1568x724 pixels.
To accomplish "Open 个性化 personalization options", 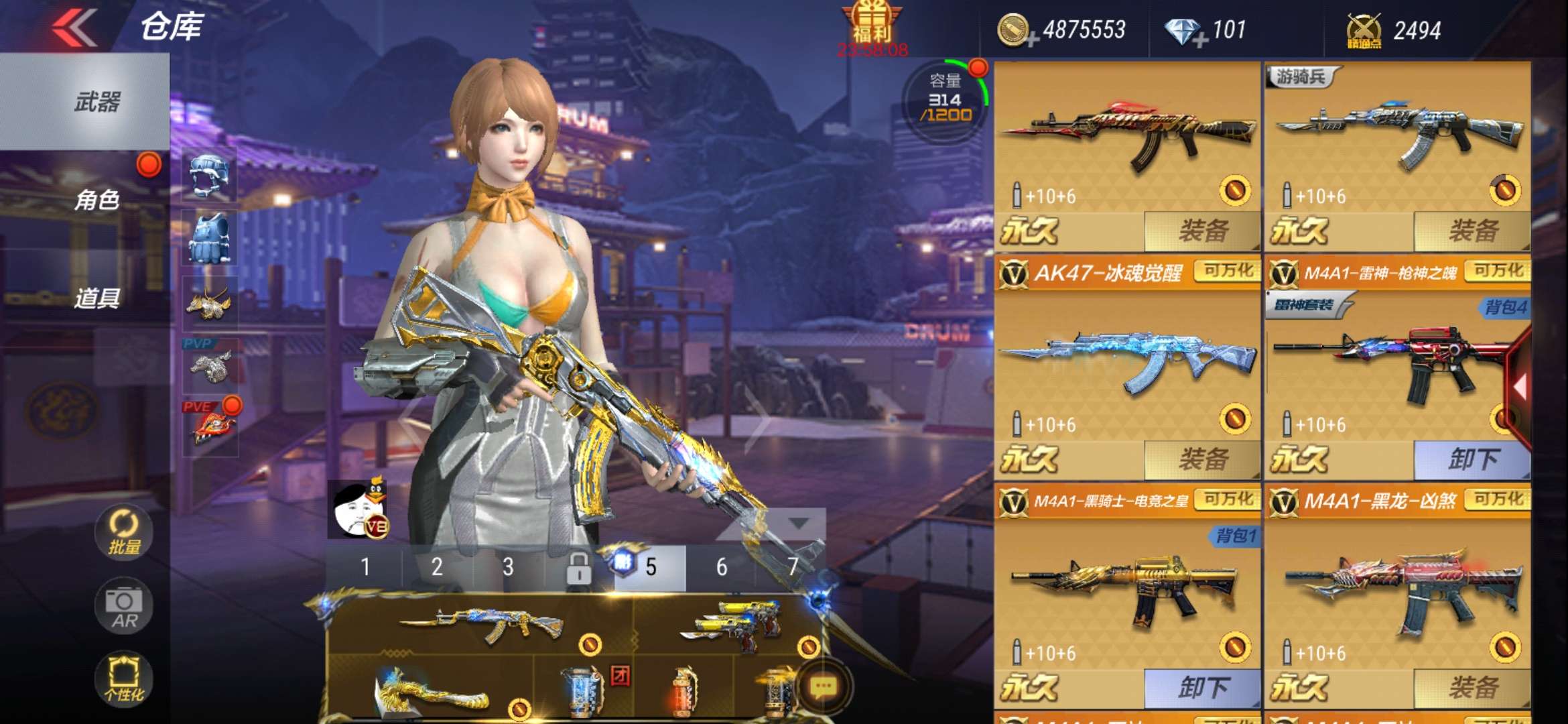I will pos(124,678).
